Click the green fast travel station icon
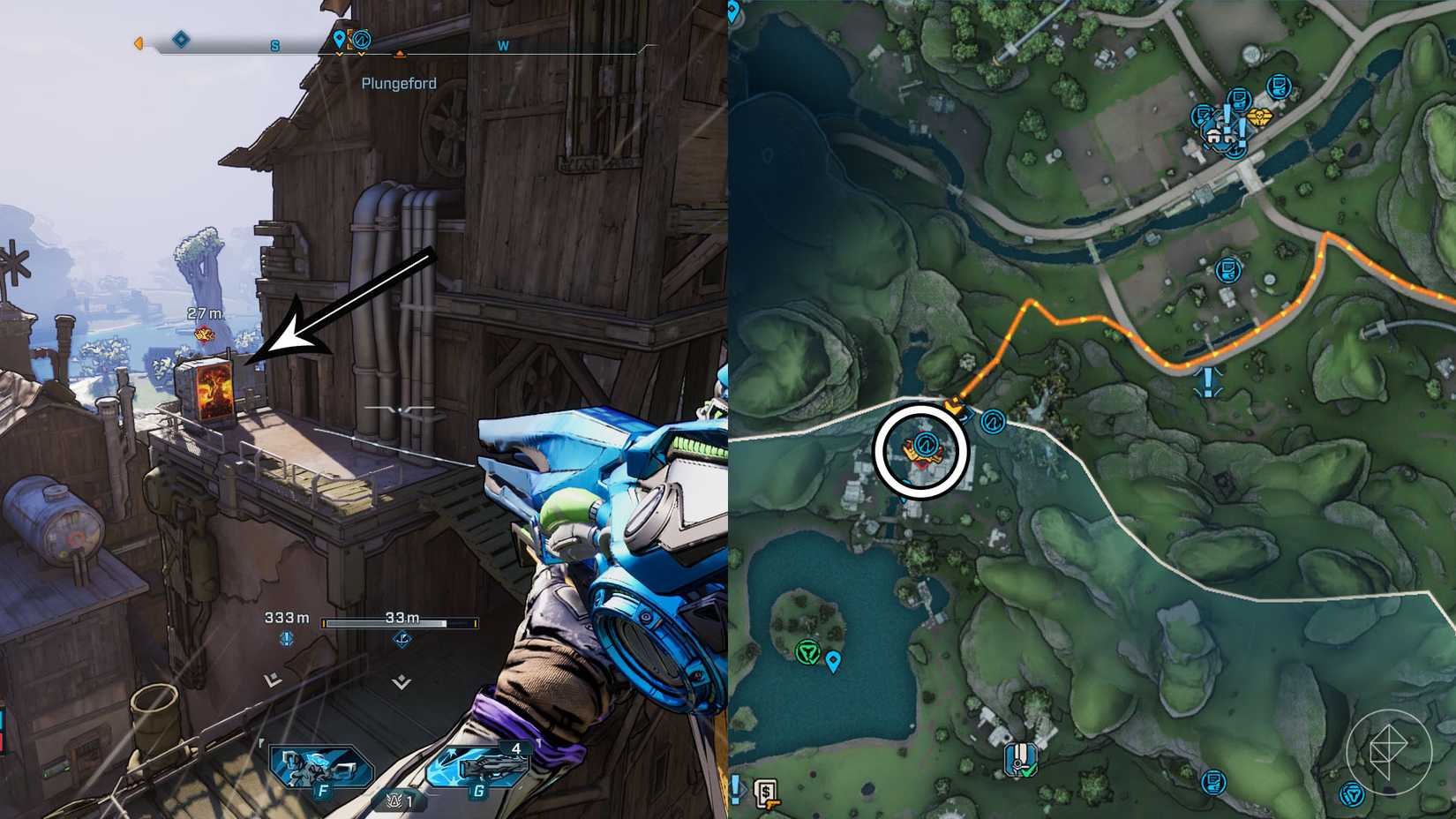 pos(808,651)
